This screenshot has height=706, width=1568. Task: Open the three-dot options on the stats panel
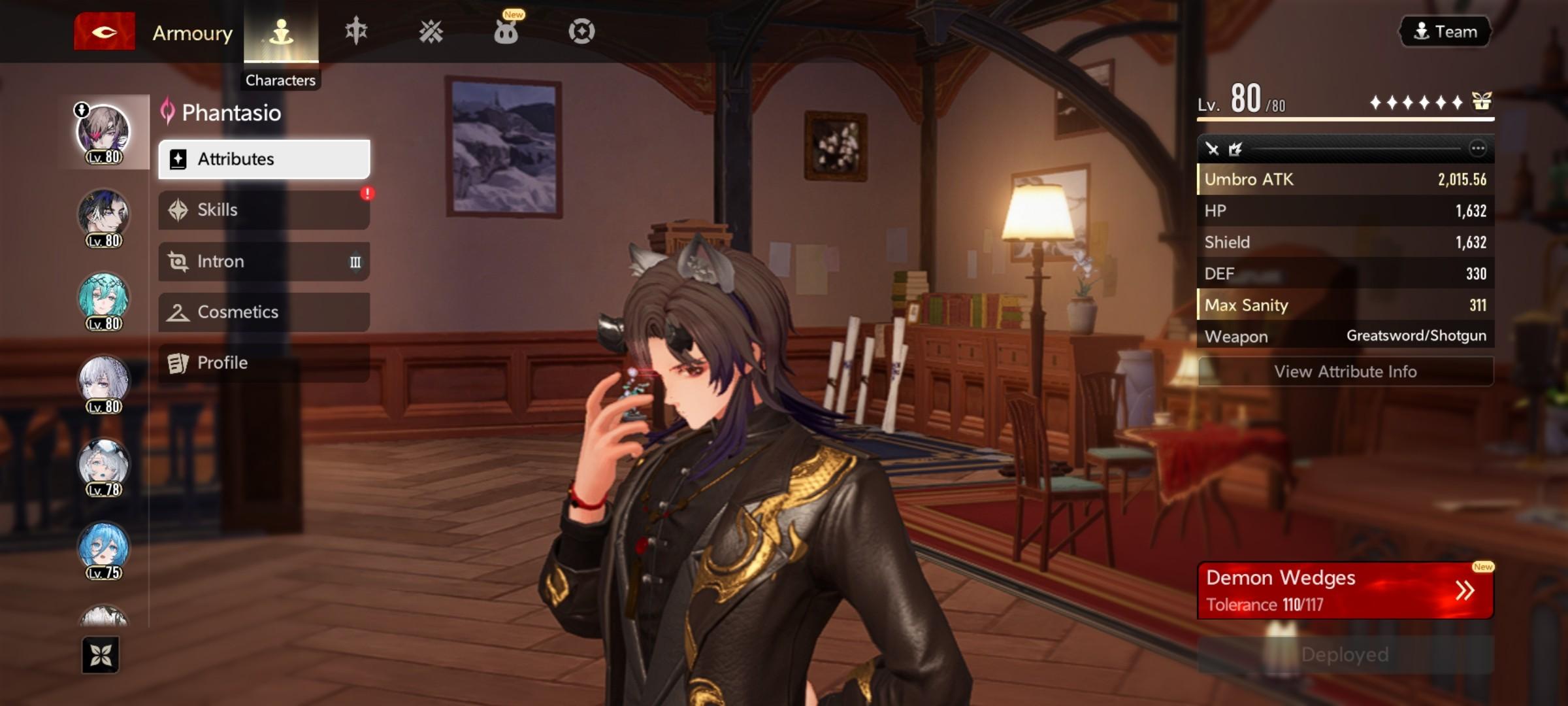click(x=1478, y=149)
